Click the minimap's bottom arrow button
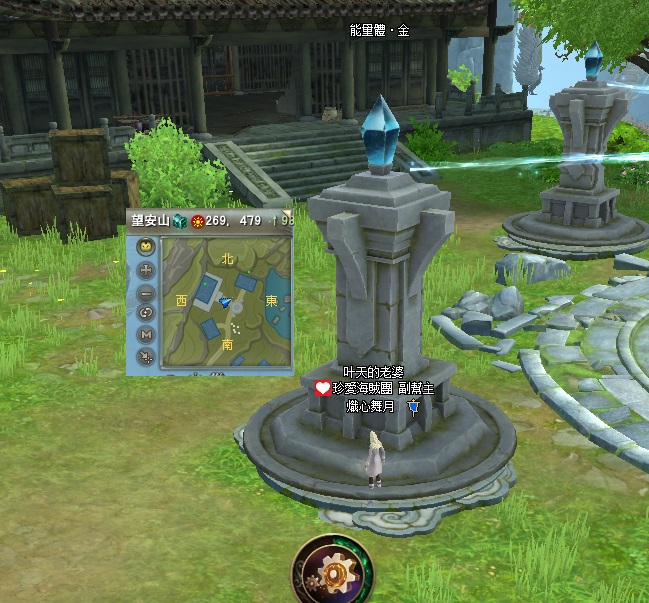649x603 pixels. tap(146, 357)
